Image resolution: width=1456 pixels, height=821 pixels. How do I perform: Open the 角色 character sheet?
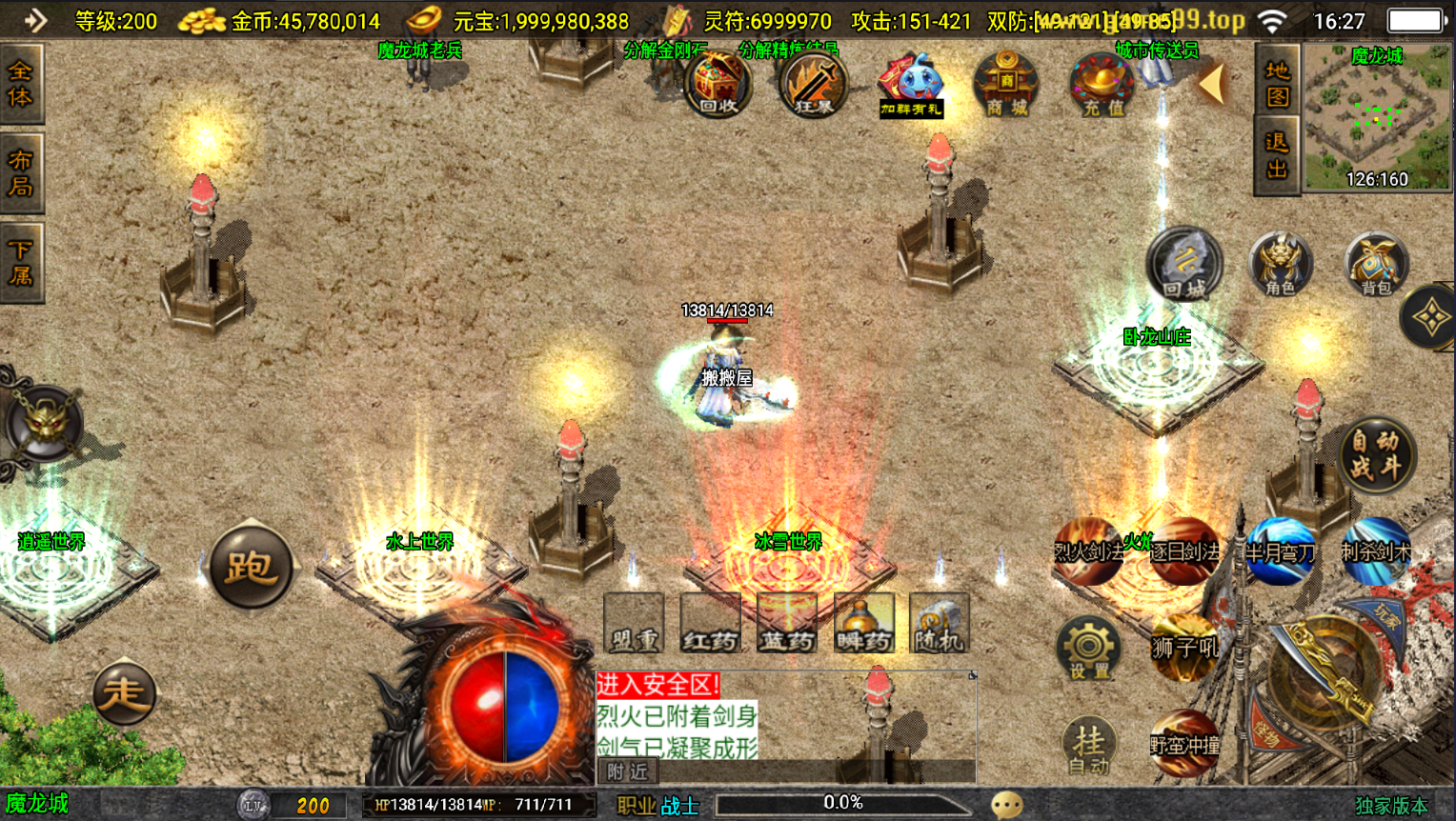1280,264
